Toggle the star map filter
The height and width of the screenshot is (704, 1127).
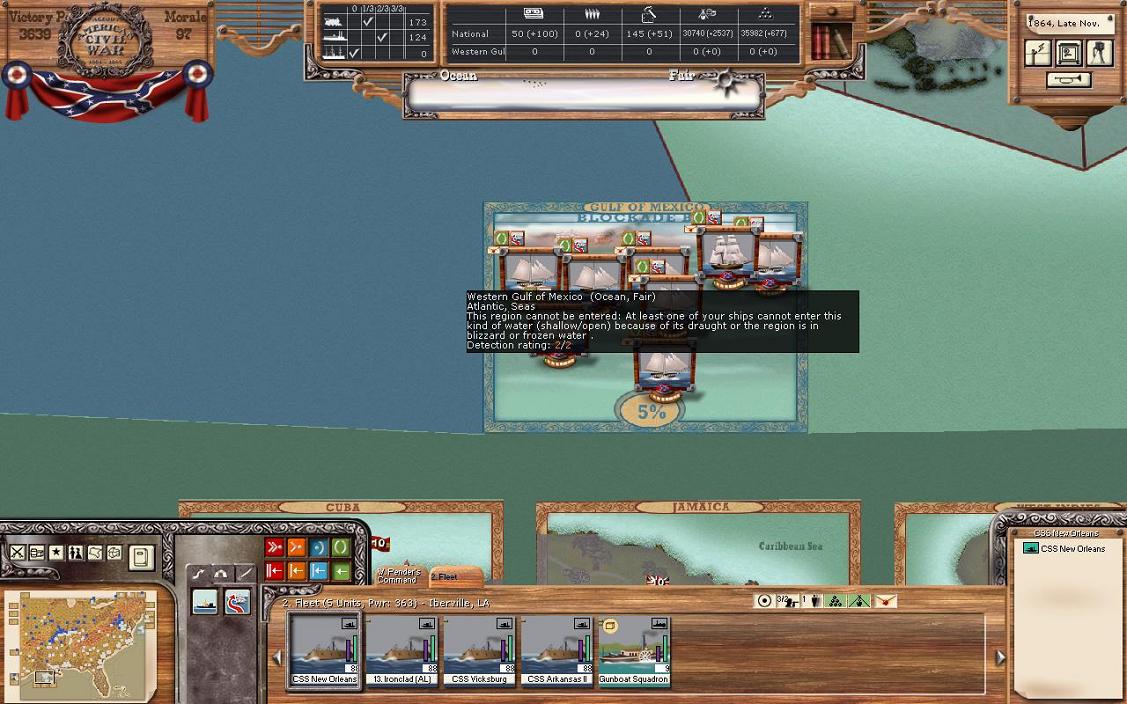[56, 553]
